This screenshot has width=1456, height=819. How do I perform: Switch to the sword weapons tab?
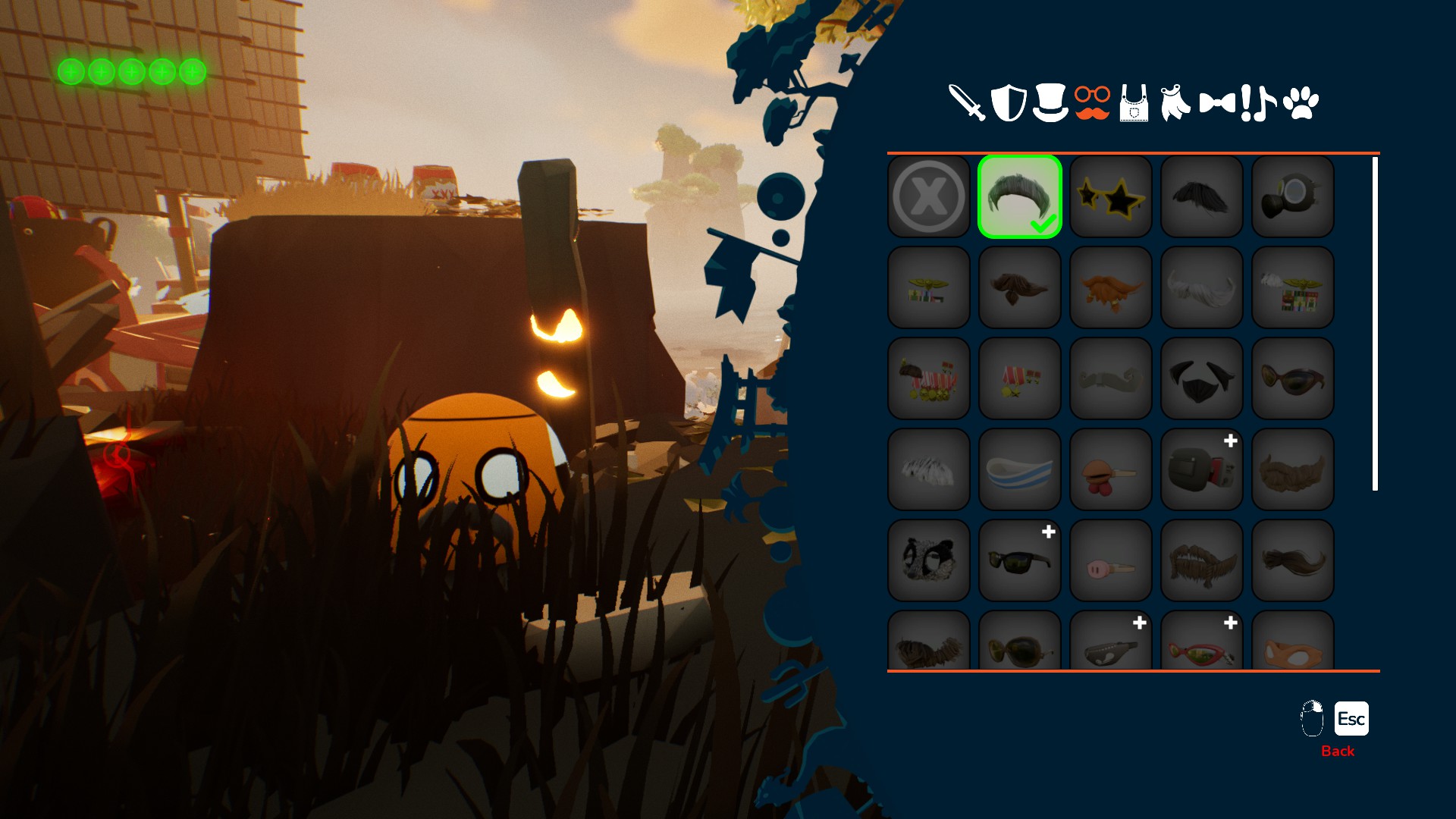click(967, 103)
